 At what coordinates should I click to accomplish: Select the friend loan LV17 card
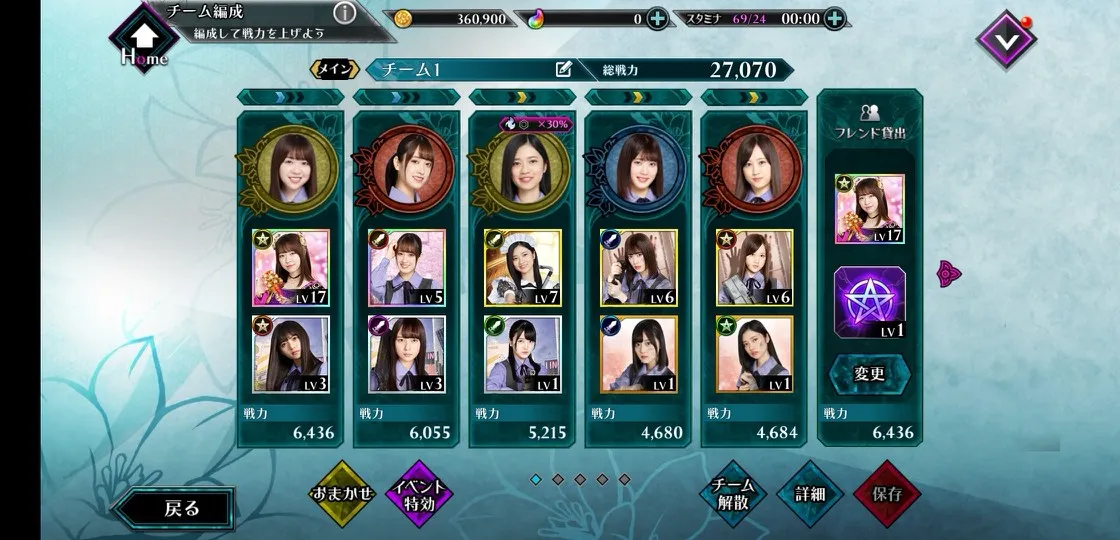tap(870, 210)
